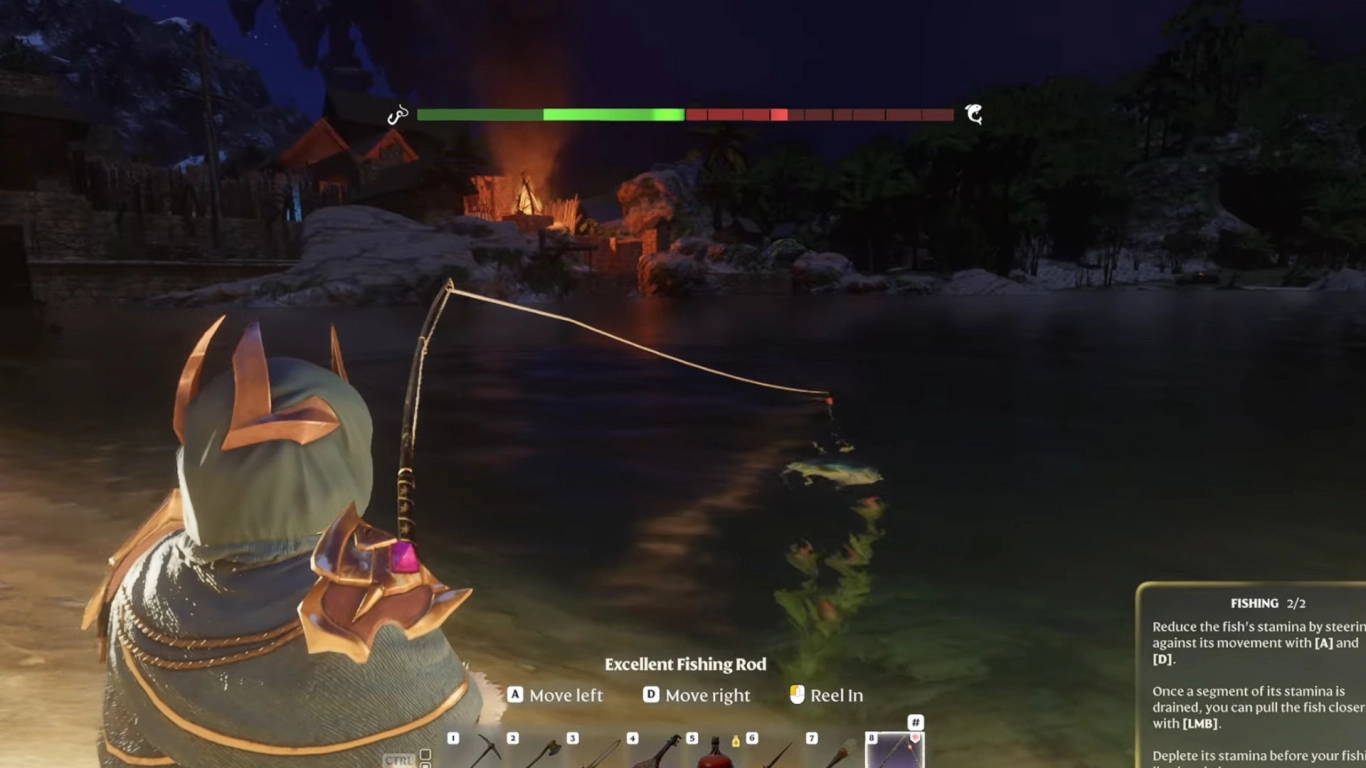The width and height of the screenshot is (1366, 768).
Task: Click the fishing stamina progress bar
Action: click(x=685, y=114)
